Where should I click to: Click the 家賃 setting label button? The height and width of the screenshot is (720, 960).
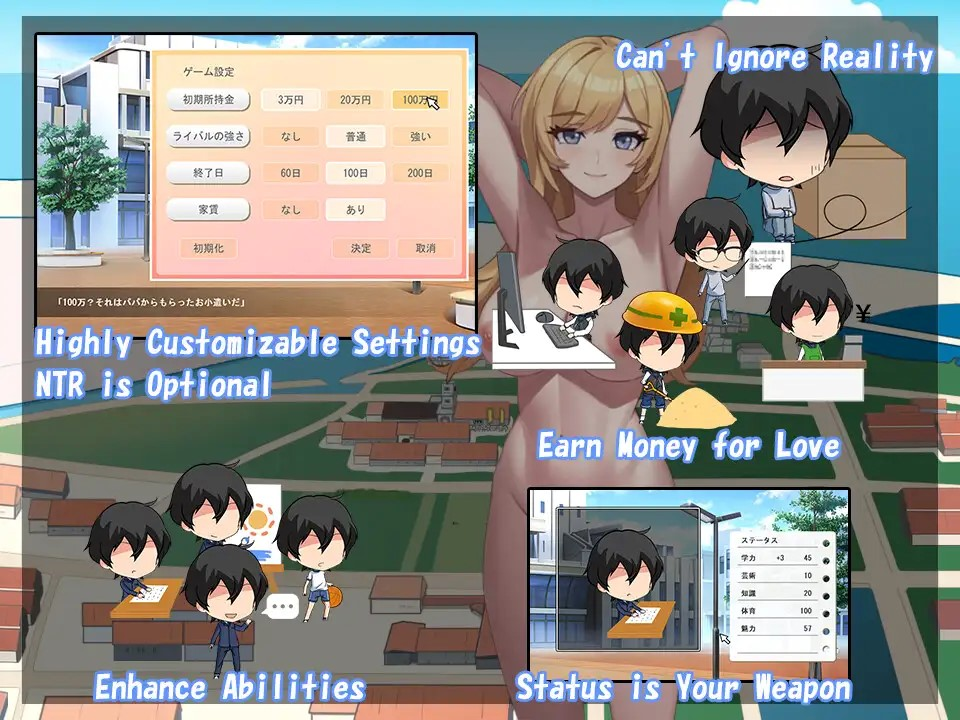[209, 210]
